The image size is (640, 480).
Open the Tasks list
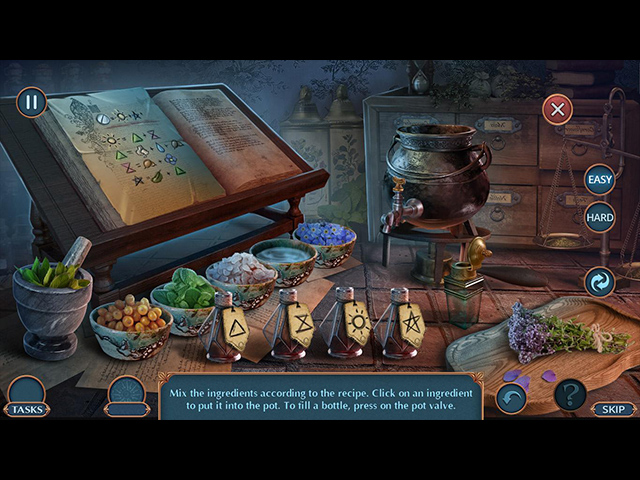coord(26,398)
